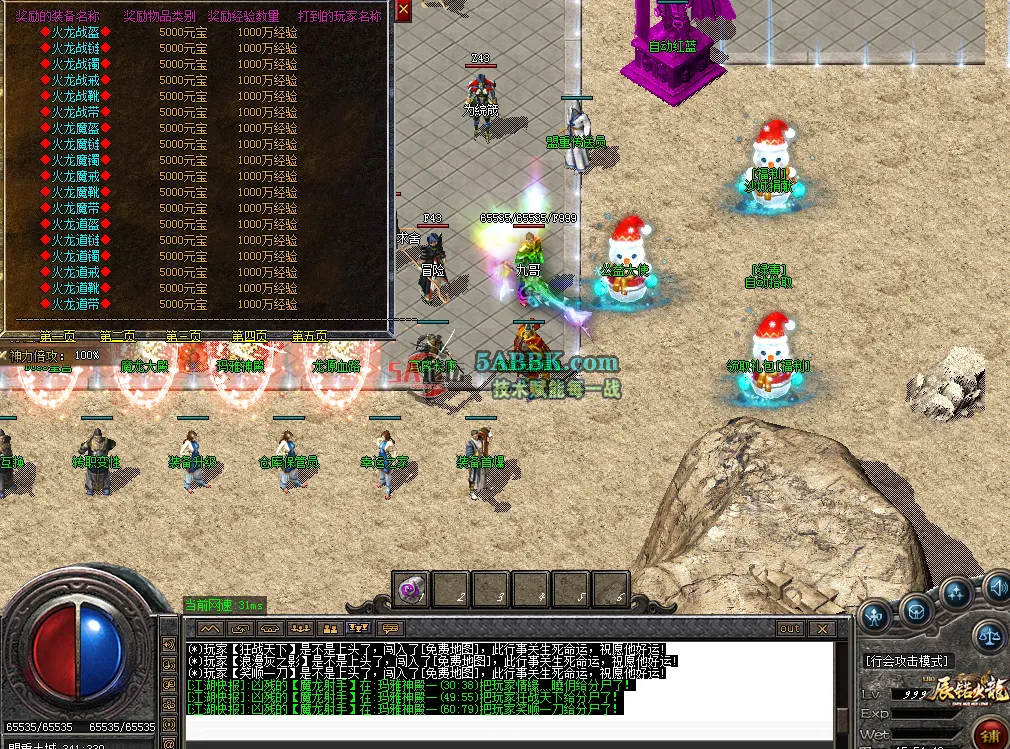Open the skills sparkle icon
This screenshot has width=1010, height=749.
[x=957, y=594]
